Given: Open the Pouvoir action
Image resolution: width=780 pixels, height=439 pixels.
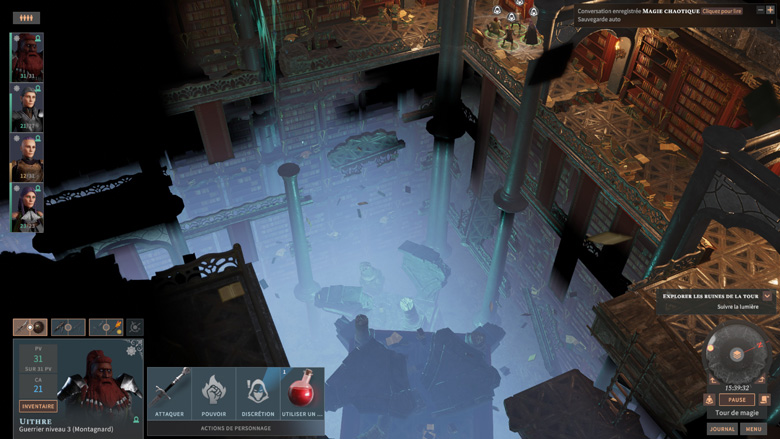Looking at the screenshot, I should pos(213,392).
